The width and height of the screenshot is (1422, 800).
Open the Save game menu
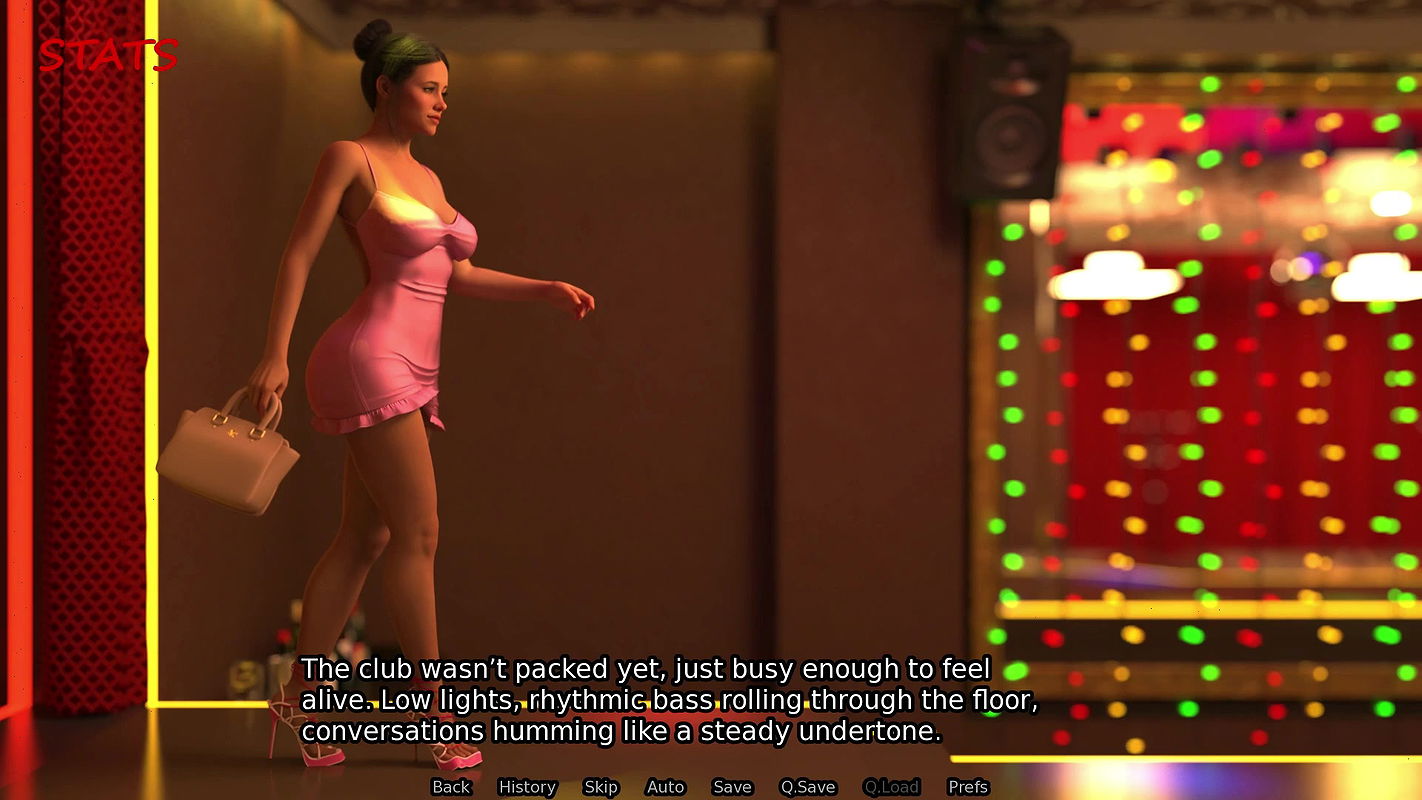coord(732,787)
